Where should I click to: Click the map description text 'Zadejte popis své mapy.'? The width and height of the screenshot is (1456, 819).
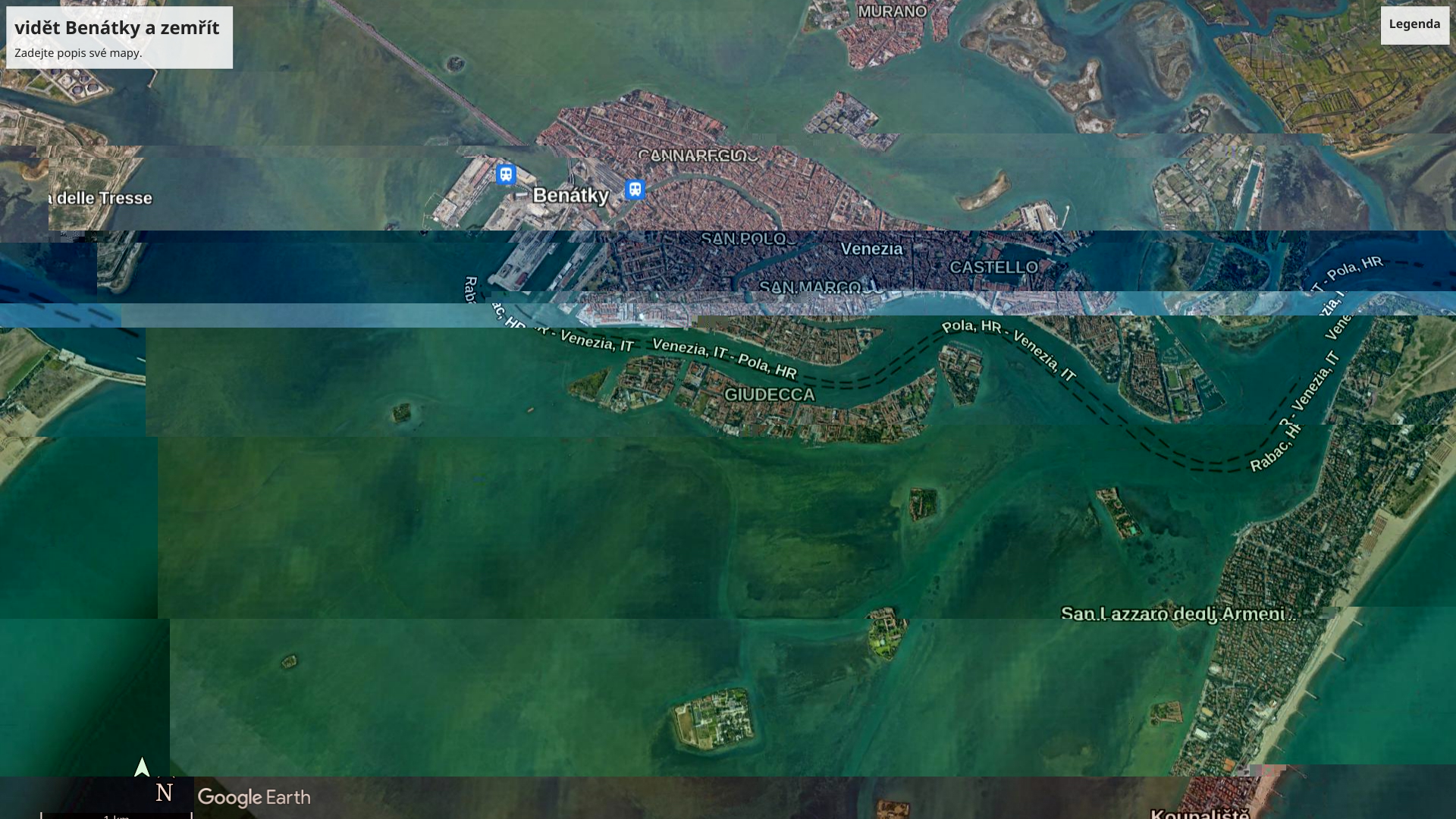coord(78,53)
